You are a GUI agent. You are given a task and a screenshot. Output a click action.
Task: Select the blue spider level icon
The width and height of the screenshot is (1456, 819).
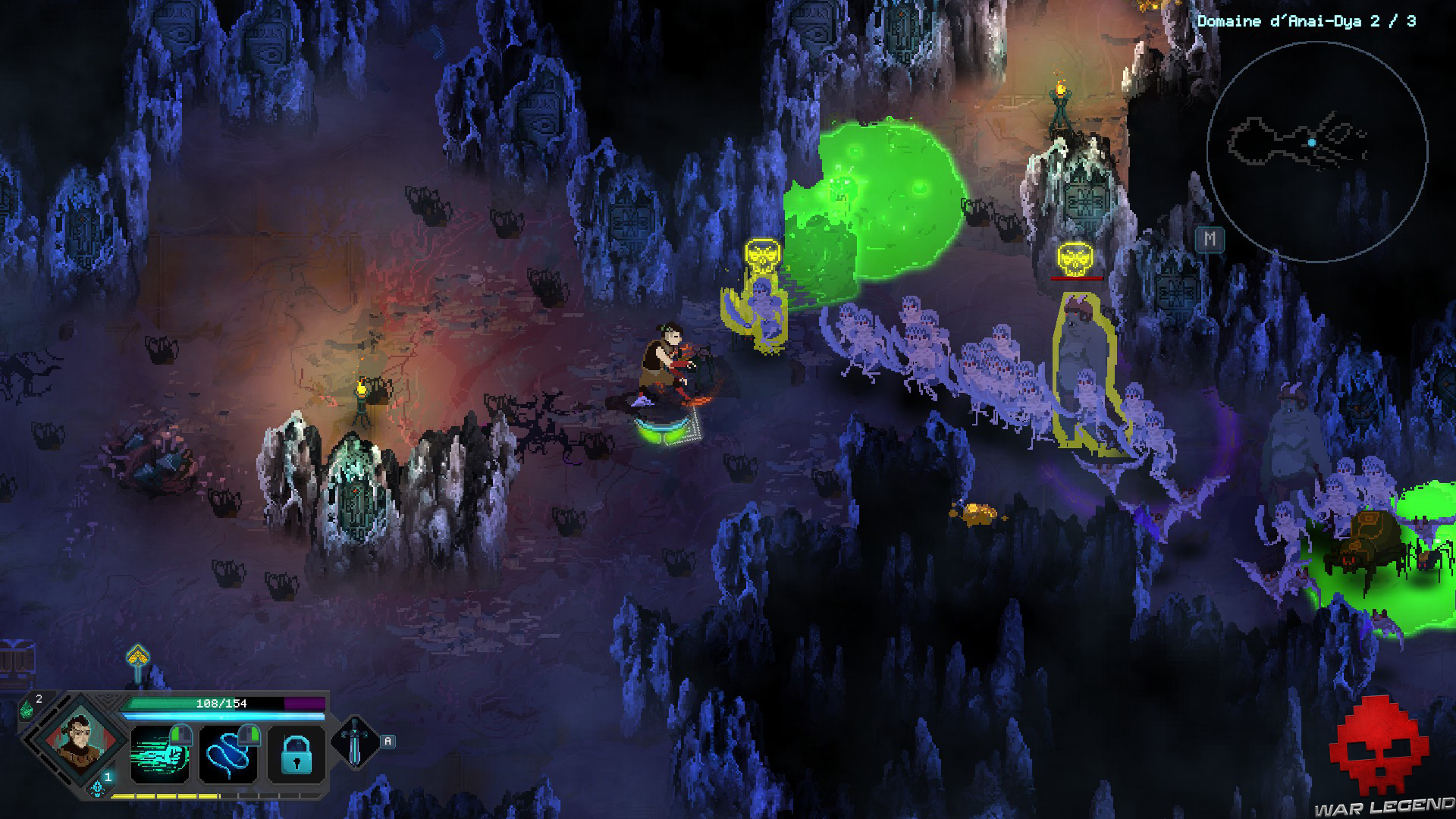click(97, 789)
